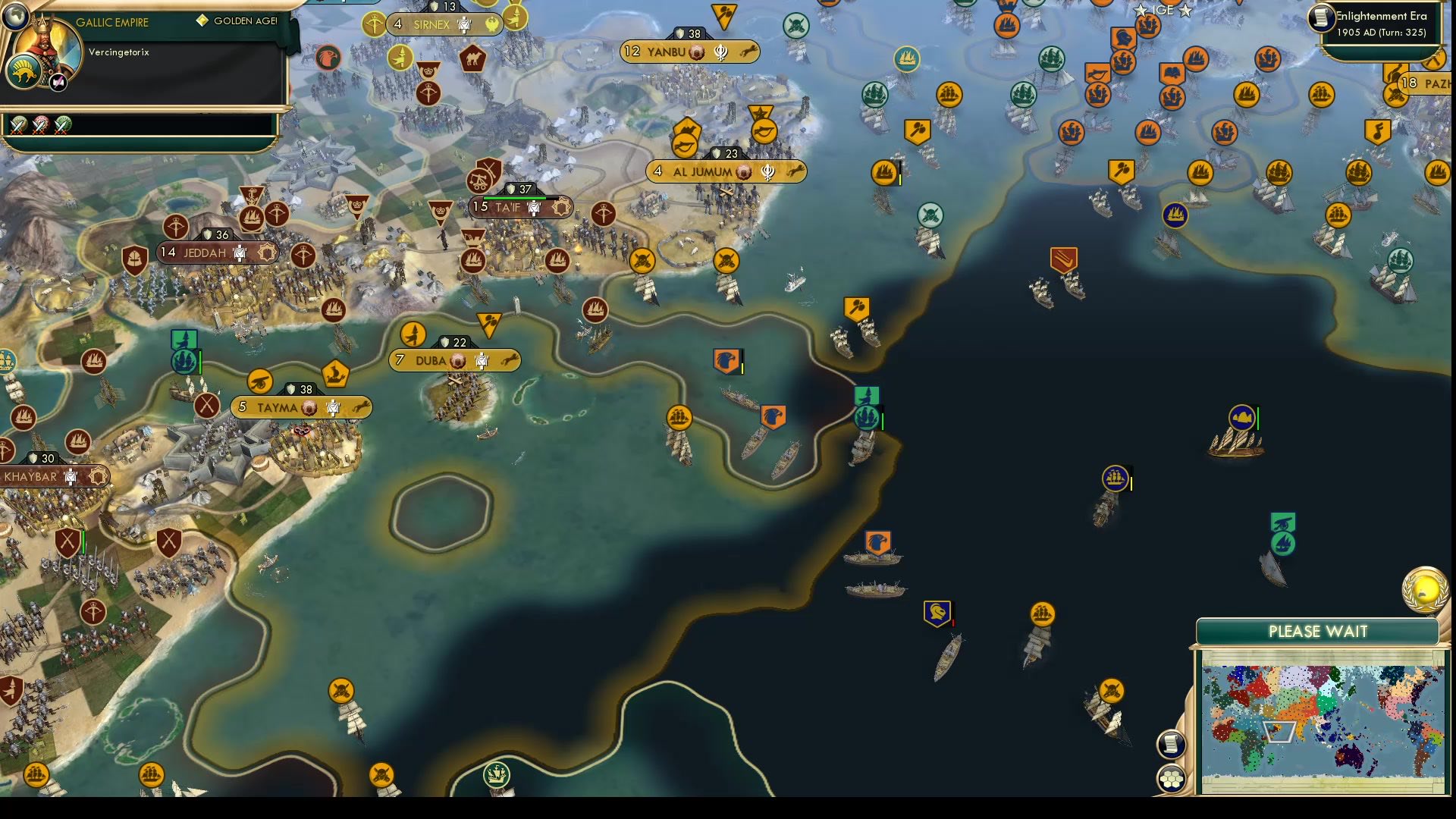This screenshot has width=1456, height=819.
Task: Toggle strategic view with the hex grid icon
Action: coord(1172,777)
